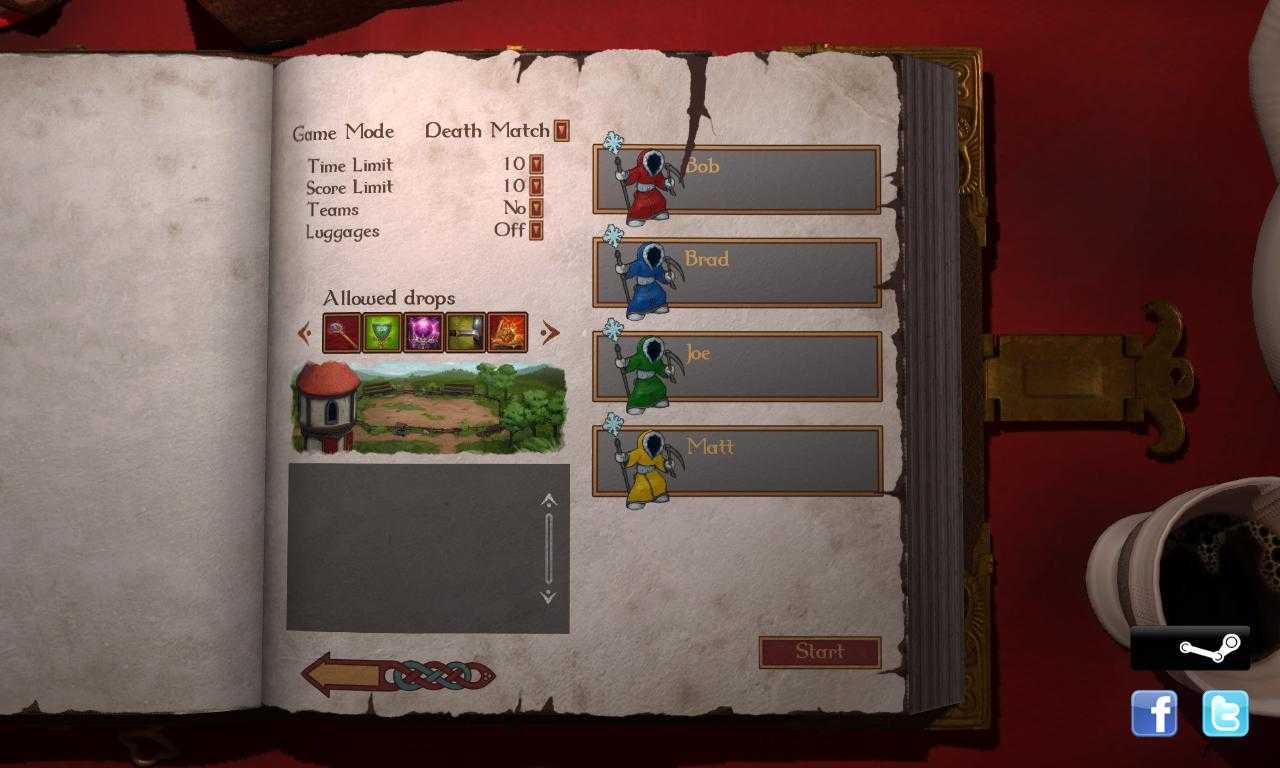The image size is (1280, 768).
Task: Toggle the Luggages setting from Off
Action: pyautogui.click(x=536, y=231)
